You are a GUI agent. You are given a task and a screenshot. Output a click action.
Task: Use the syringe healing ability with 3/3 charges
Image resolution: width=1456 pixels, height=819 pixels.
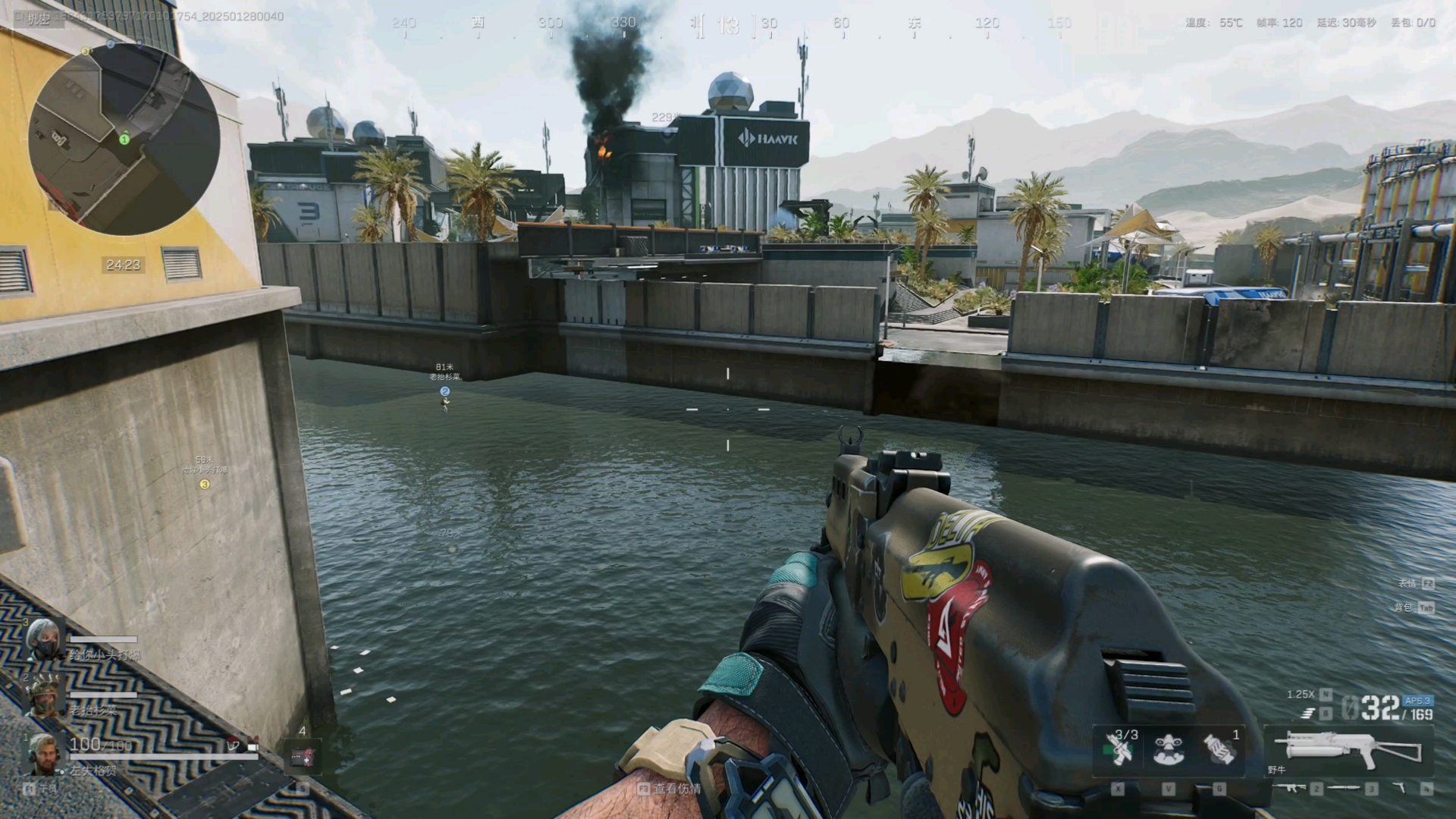point(1119,748)
